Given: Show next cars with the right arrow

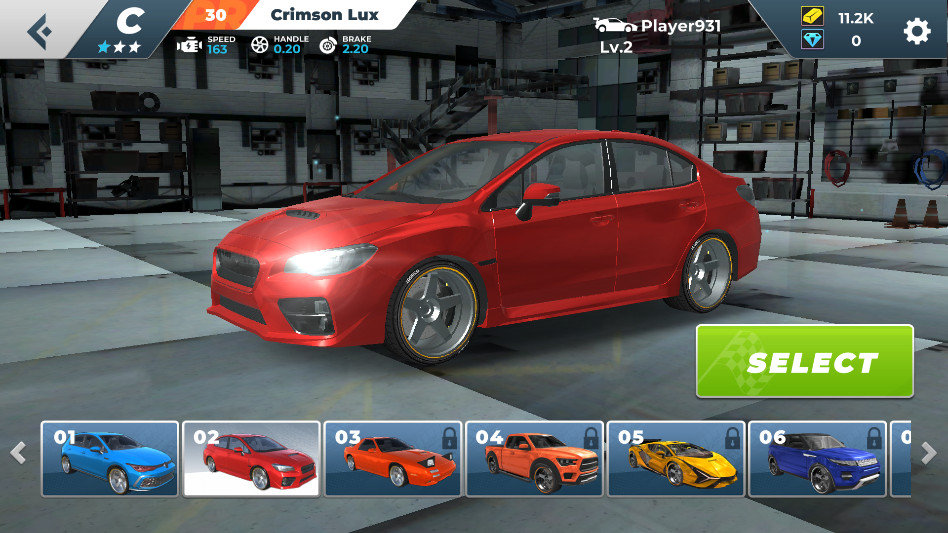Looking at the screenshot, I should click(x=928, y=452).
